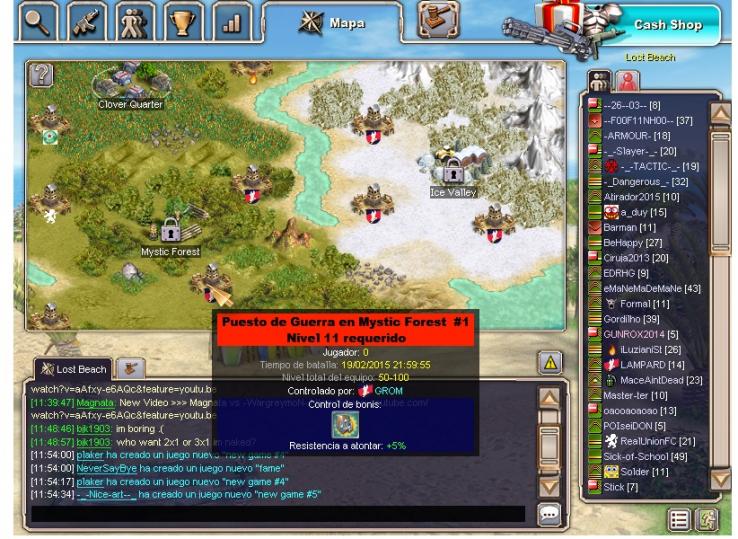Click the yellow warning triangle button

tap(549, 363)
